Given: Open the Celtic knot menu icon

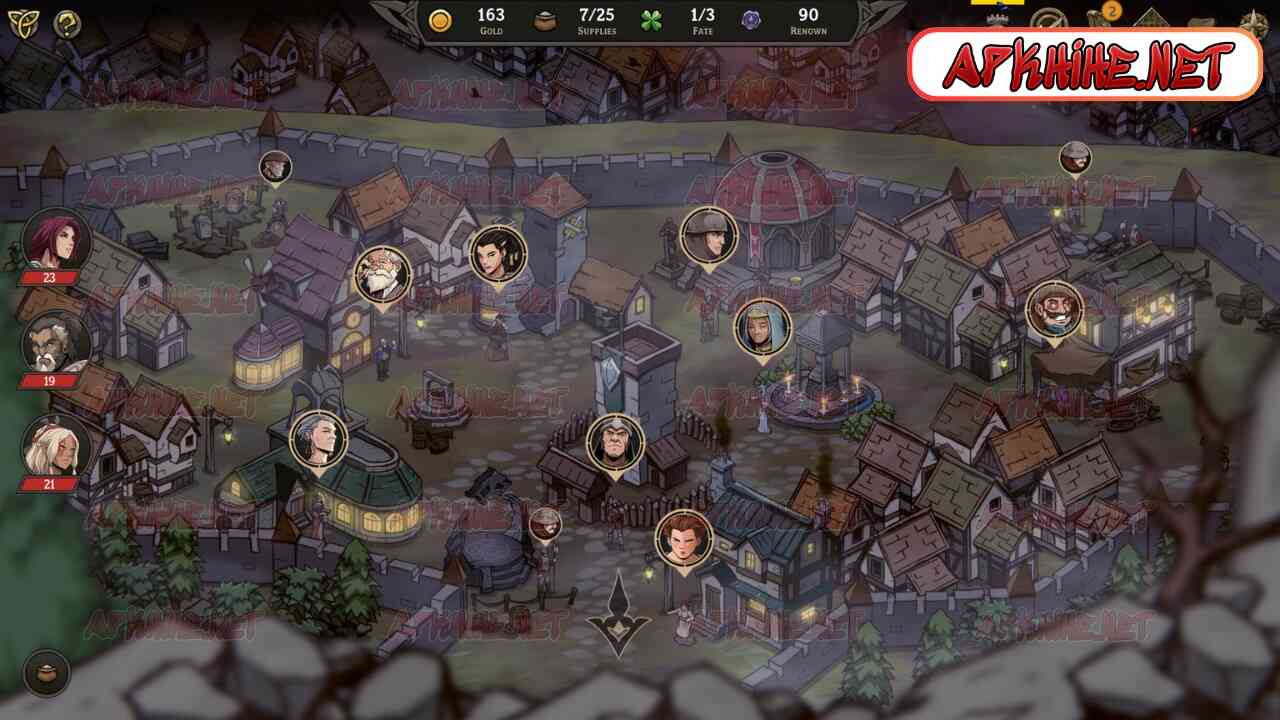Looking at the screenshot, I should pos(20,24).
